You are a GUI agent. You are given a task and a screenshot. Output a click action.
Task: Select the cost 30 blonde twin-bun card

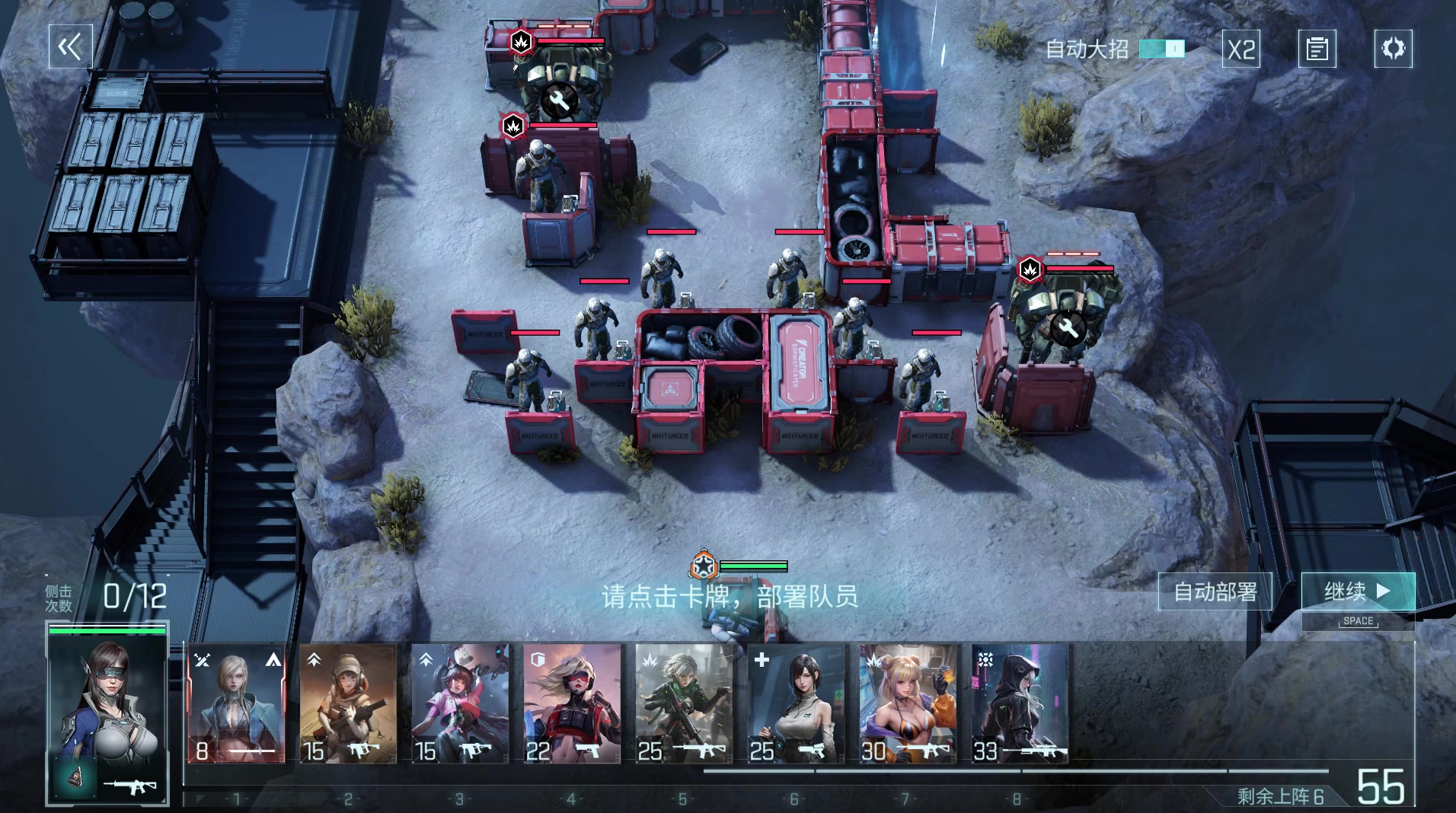[x=908, y=704]
